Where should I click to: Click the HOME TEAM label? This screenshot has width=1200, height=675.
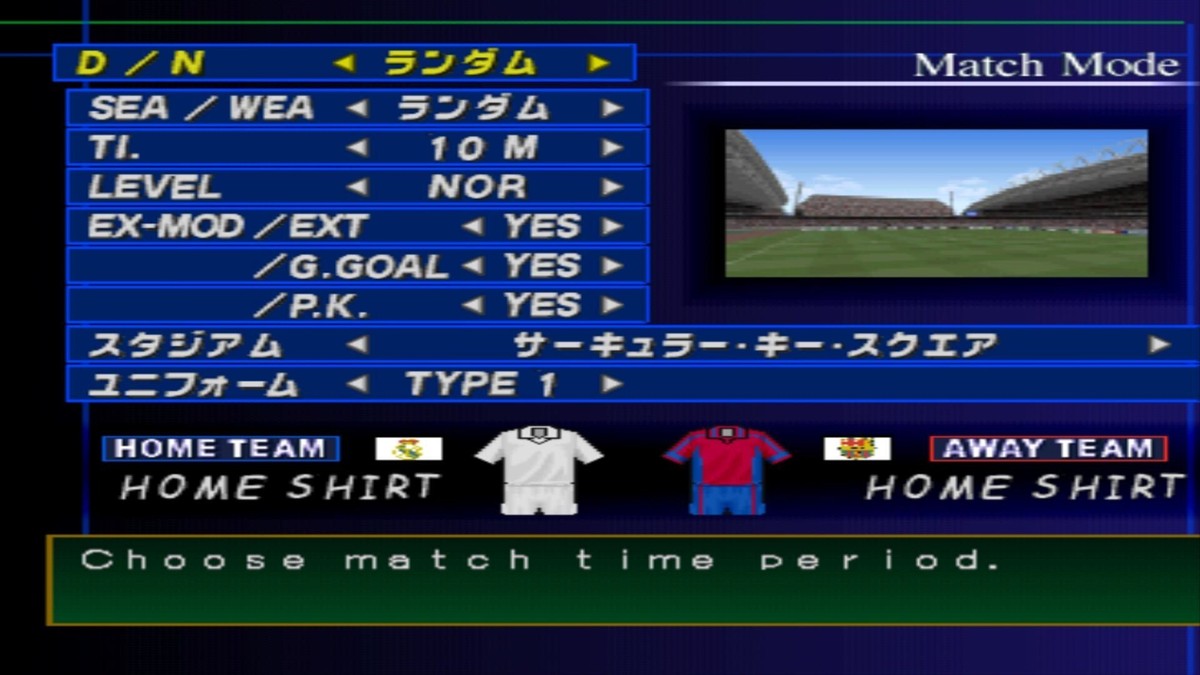click(220, 449)
